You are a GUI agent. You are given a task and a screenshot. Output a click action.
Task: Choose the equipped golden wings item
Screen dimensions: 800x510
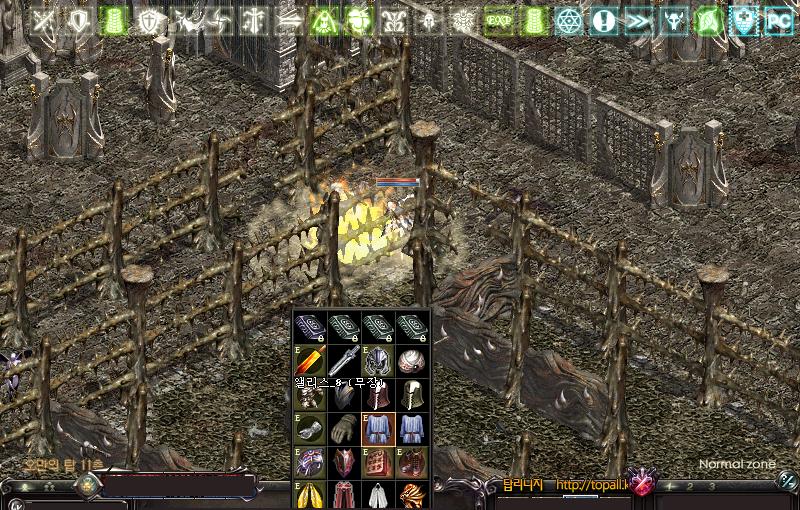click(x=309, y=495)
